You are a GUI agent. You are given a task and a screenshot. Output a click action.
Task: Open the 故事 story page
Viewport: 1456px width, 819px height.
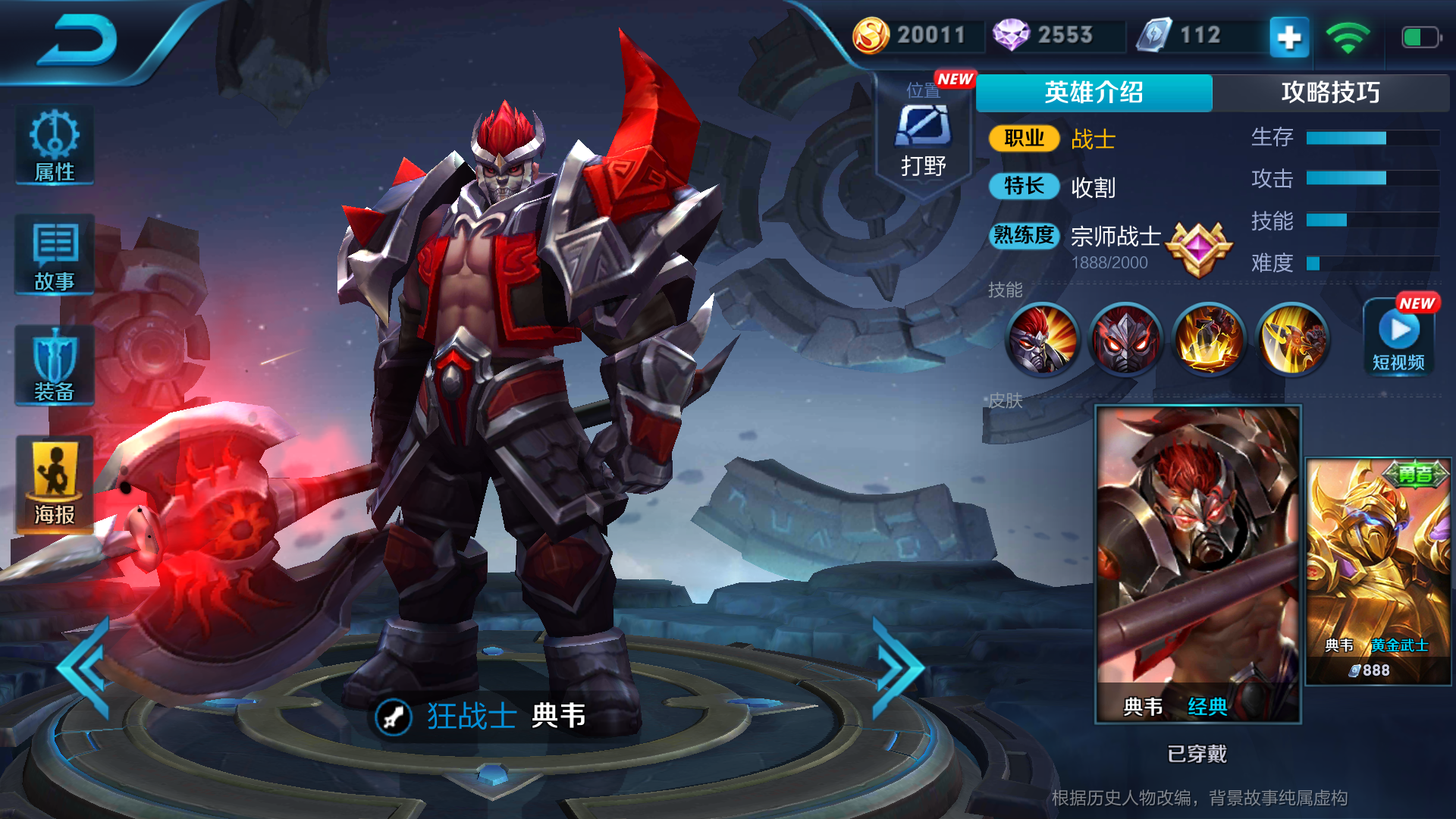point(55,256)
